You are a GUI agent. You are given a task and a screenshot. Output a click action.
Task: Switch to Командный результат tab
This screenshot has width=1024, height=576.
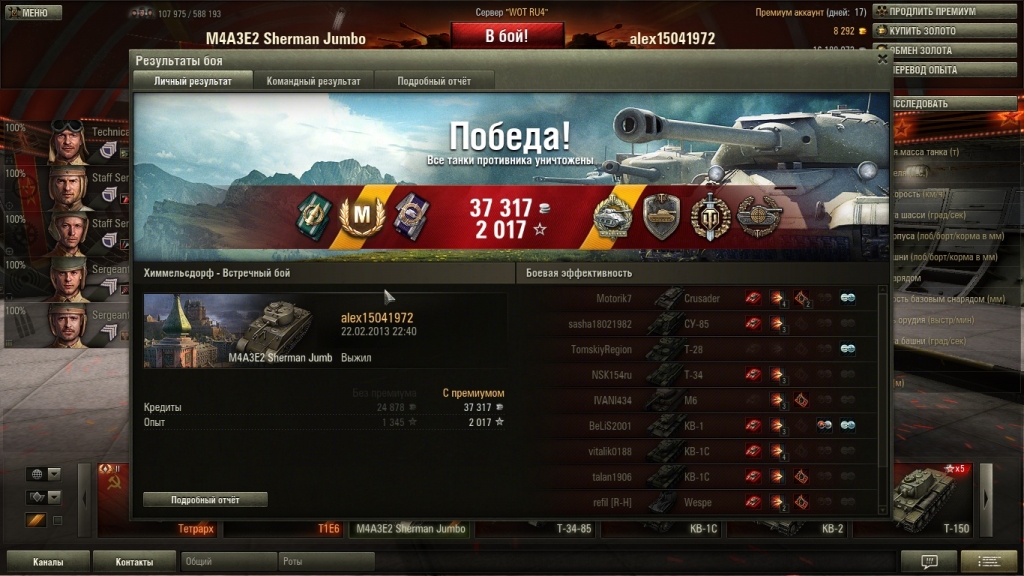click(x=314, y=81)
